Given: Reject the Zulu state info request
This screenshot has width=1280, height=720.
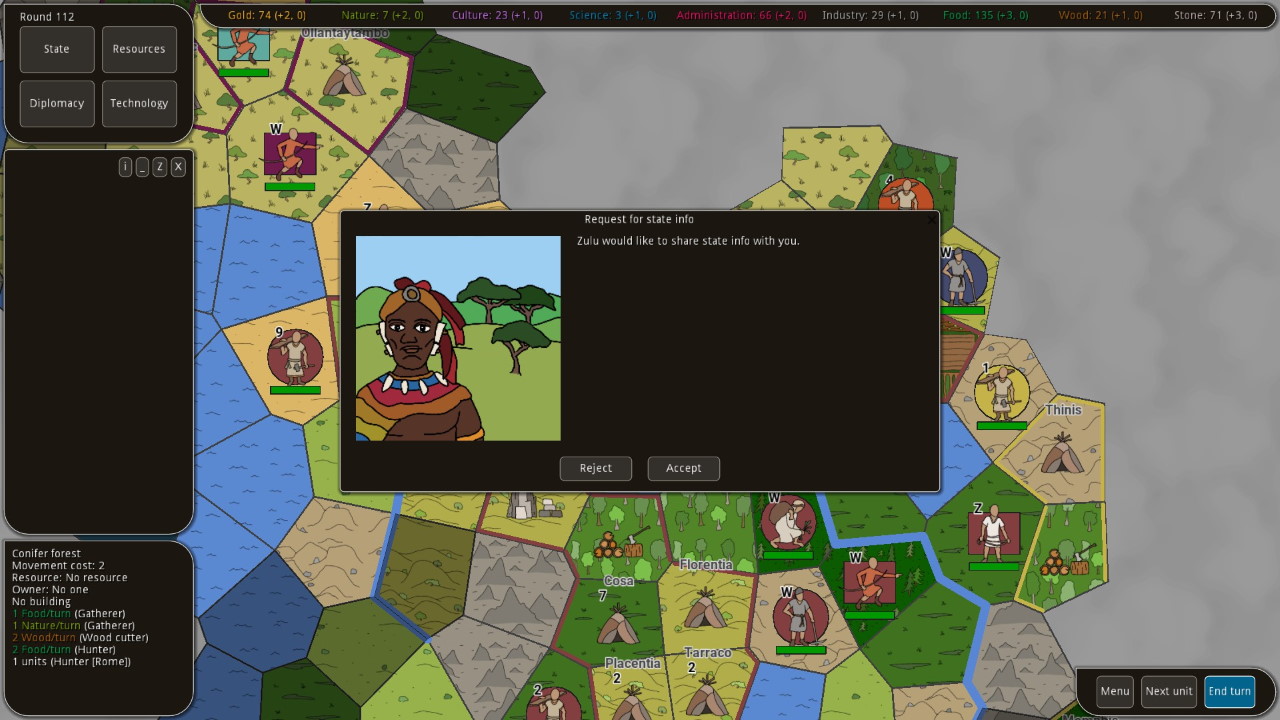Looking at the screenshot, I should (595, 468).
